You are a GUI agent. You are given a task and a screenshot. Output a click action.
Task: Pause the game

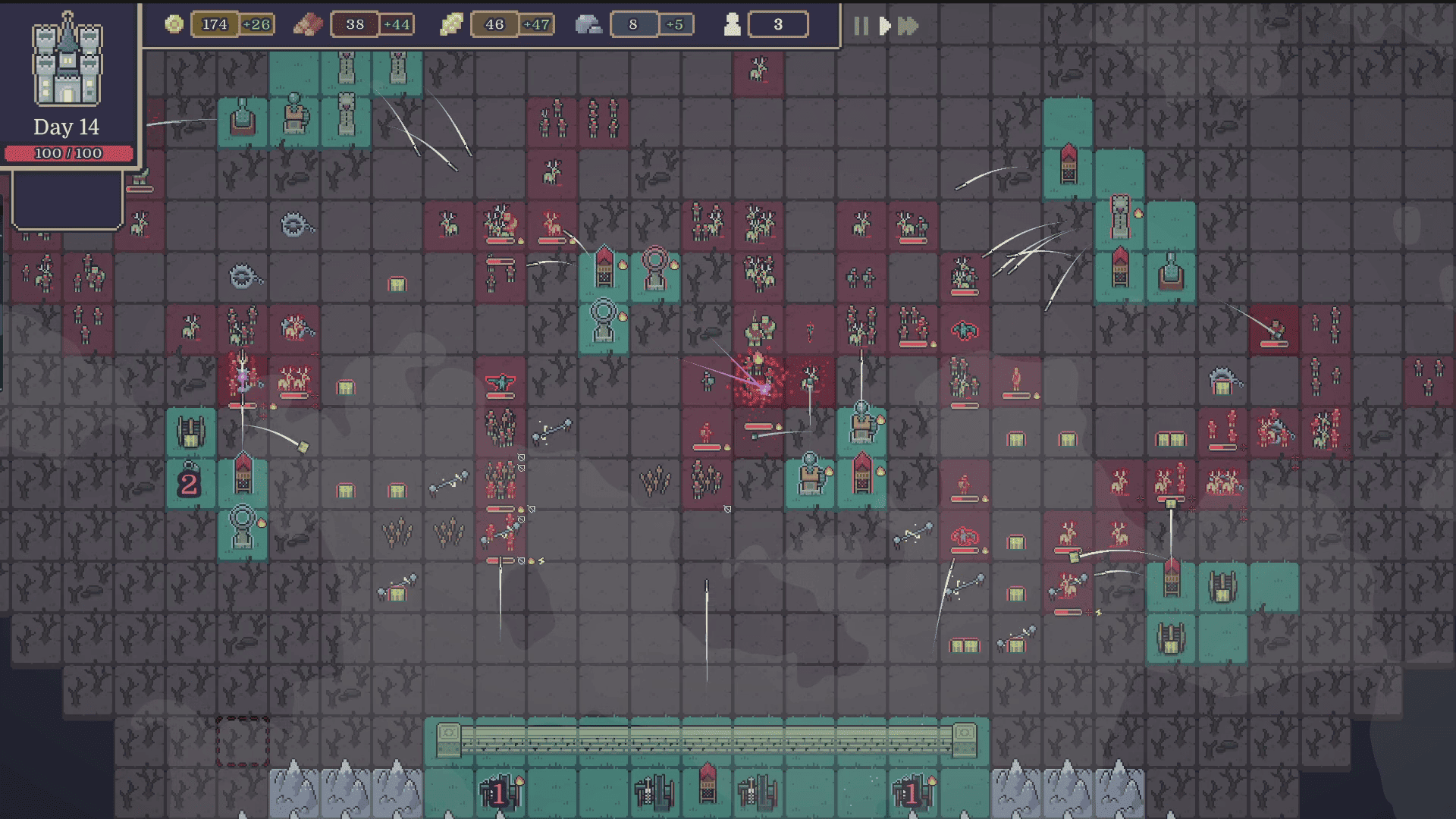tap(861, 27)
